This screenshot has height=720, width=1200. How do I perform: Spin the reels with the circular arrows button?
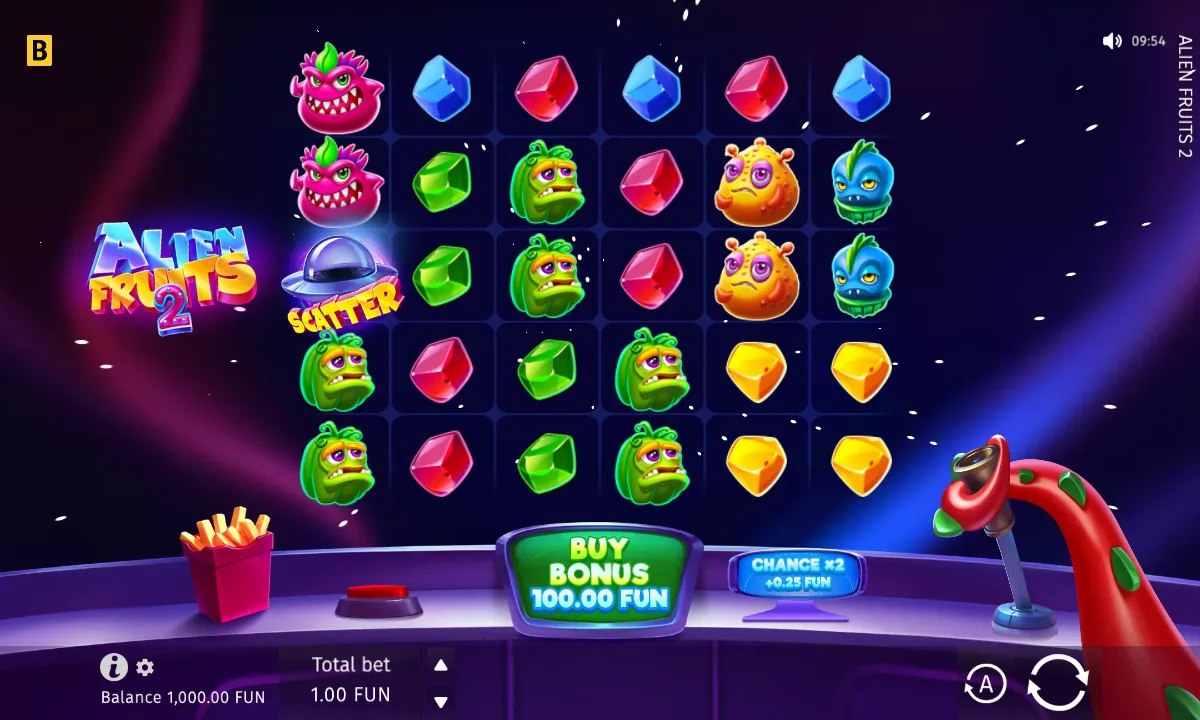pos(1057,683)
